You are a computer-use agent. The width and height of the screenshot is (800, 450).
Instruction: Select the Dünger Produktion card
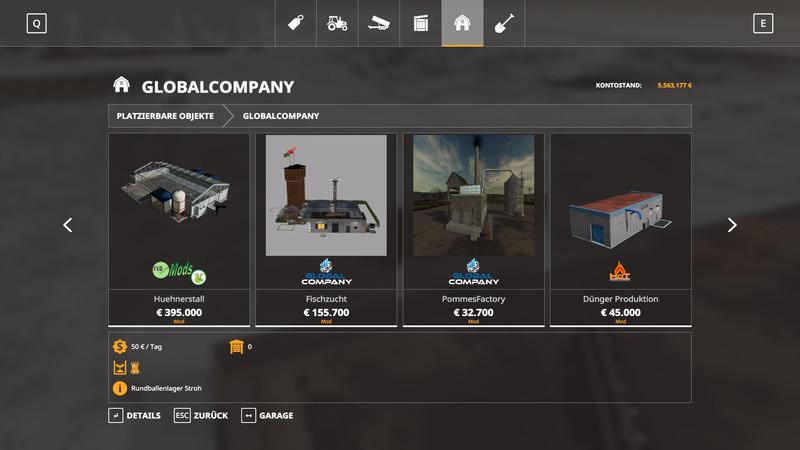pyautogui.click(x=620, y=229)
